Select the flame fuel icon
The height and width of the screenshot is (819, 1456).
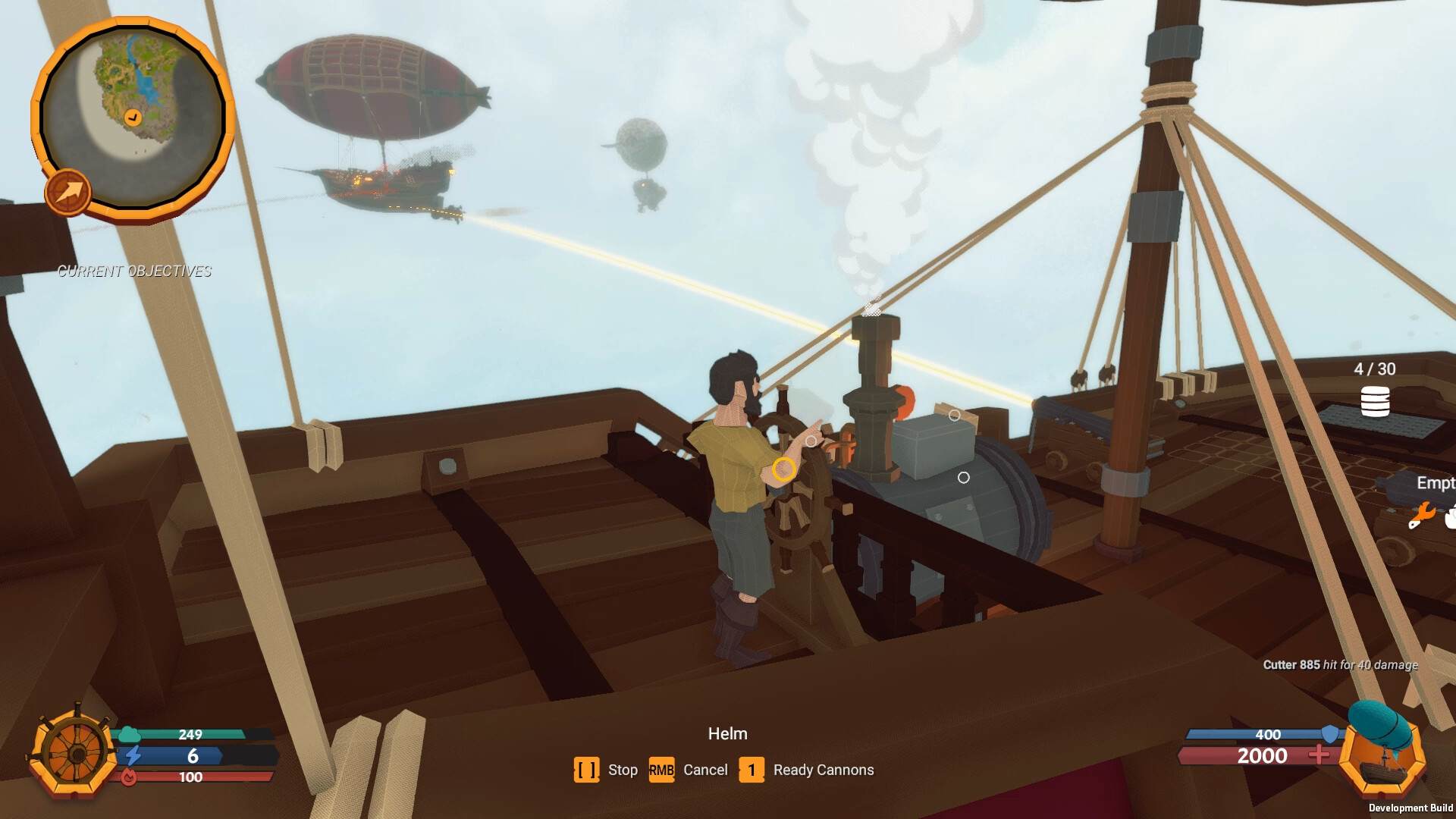coord(130,777)
